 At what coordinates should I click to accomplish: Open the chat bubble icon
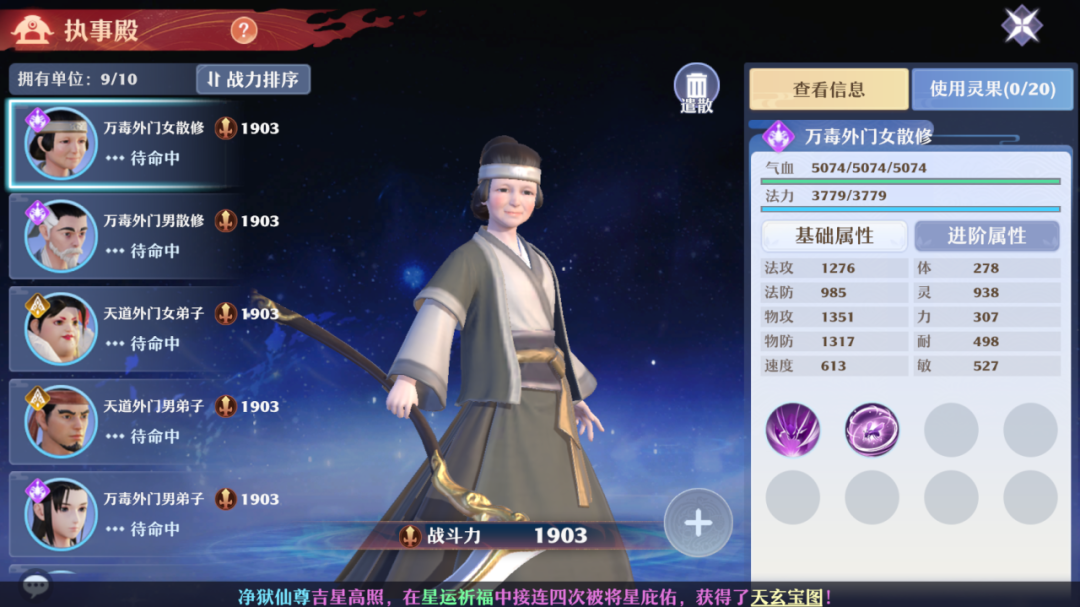(x=36, y=585)
